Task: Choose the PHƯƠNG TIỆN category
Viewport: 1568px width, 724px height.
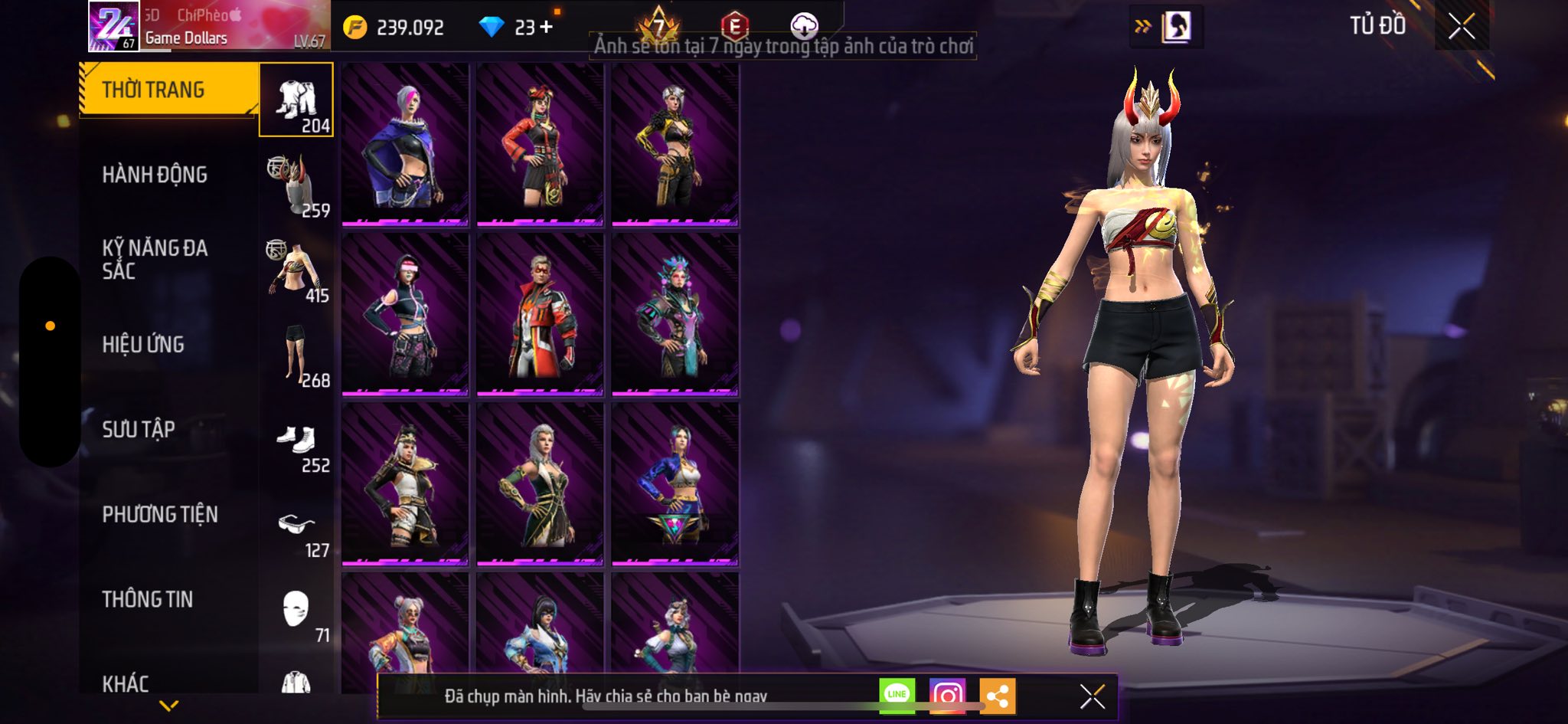Action: tap(160, 514)
